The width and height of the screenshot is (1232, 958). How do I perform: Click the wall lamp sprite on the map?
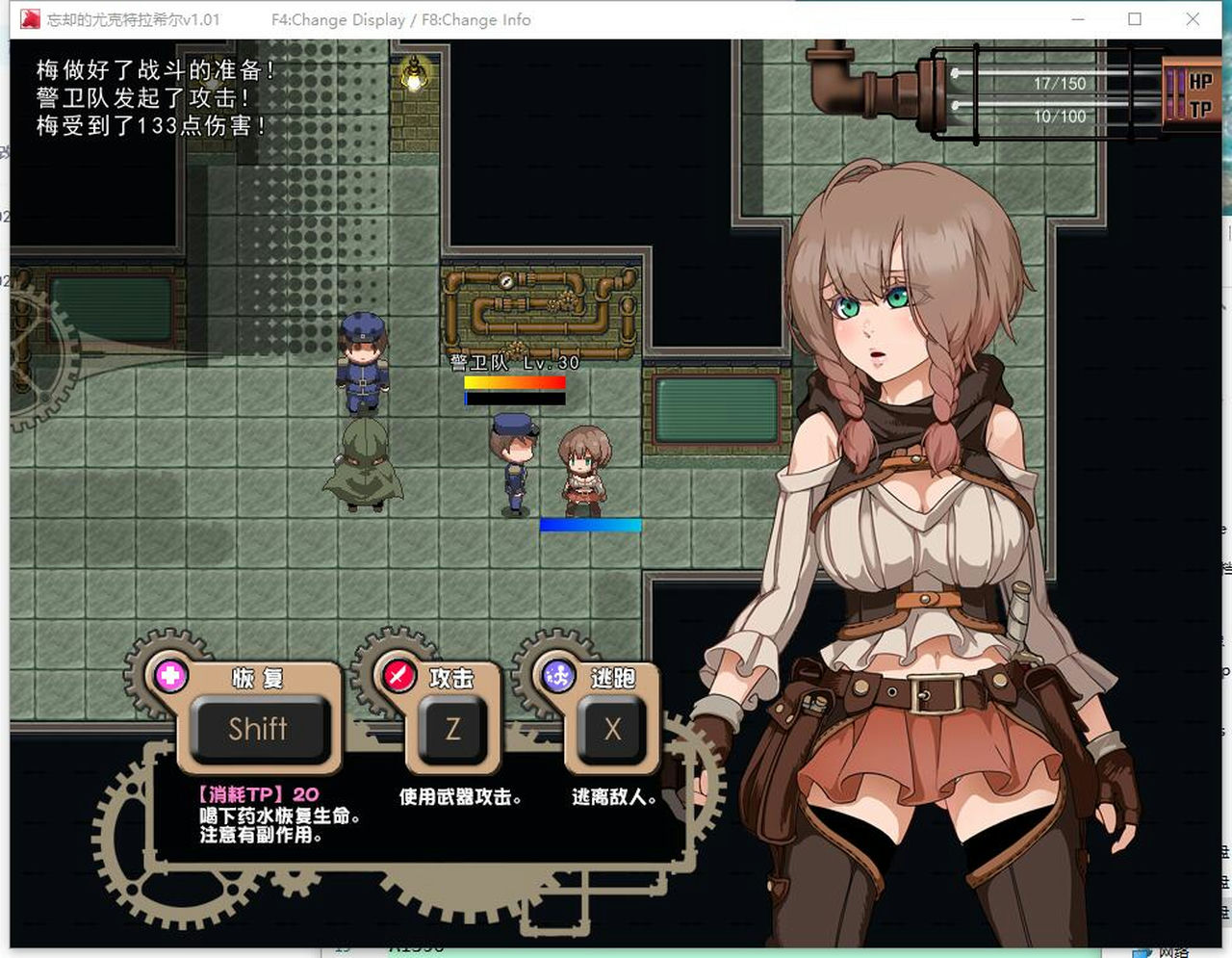[x=412, y=75]
